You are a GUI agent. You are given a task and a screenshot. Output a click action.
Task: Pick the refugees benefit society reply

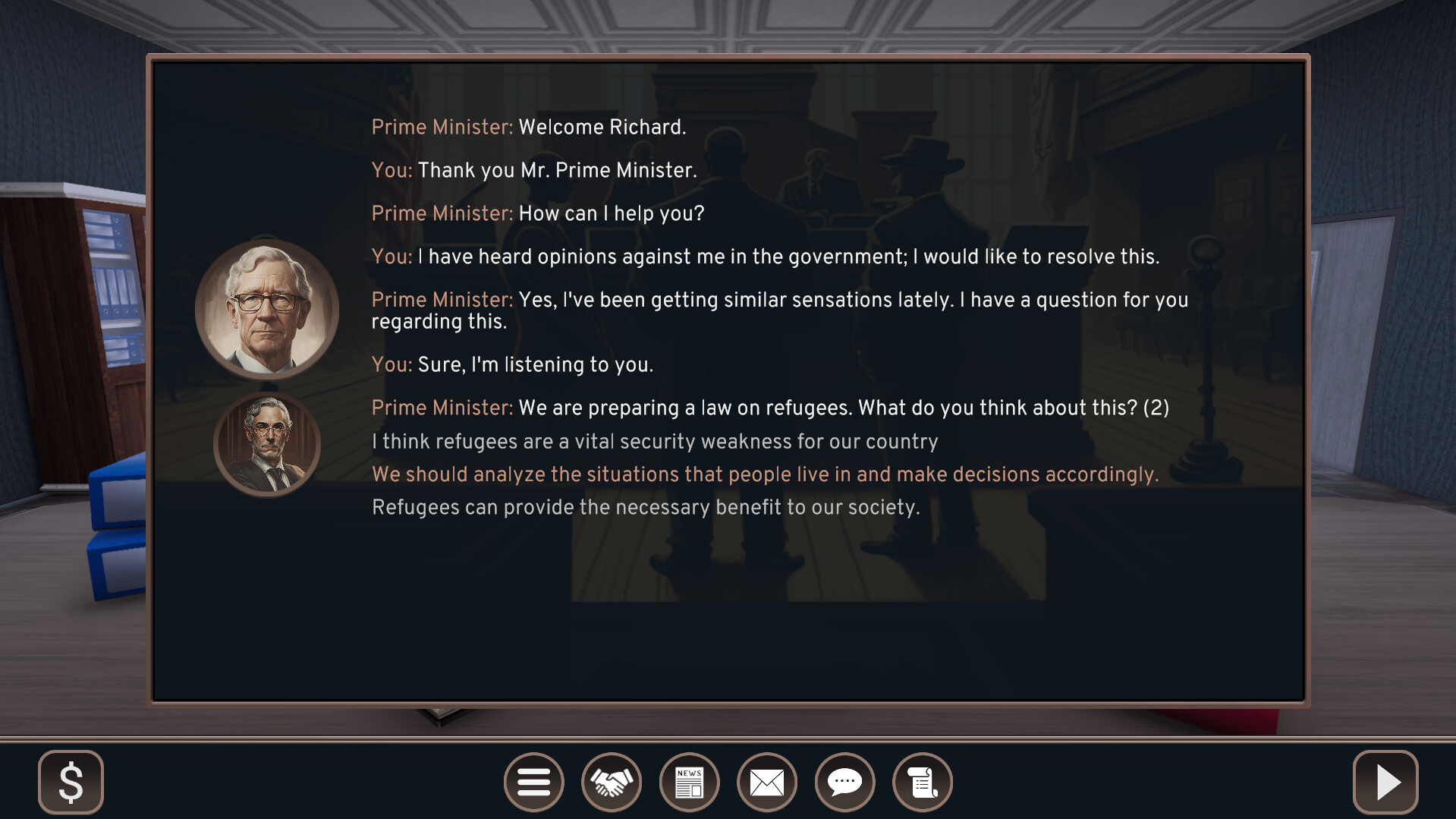click(x=645, y=507)
